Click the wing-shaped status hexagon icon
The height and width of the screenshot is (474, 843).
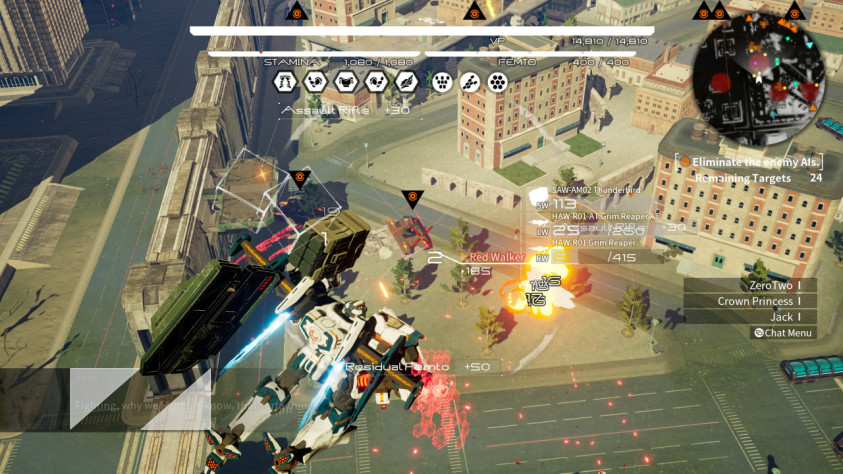406,82
